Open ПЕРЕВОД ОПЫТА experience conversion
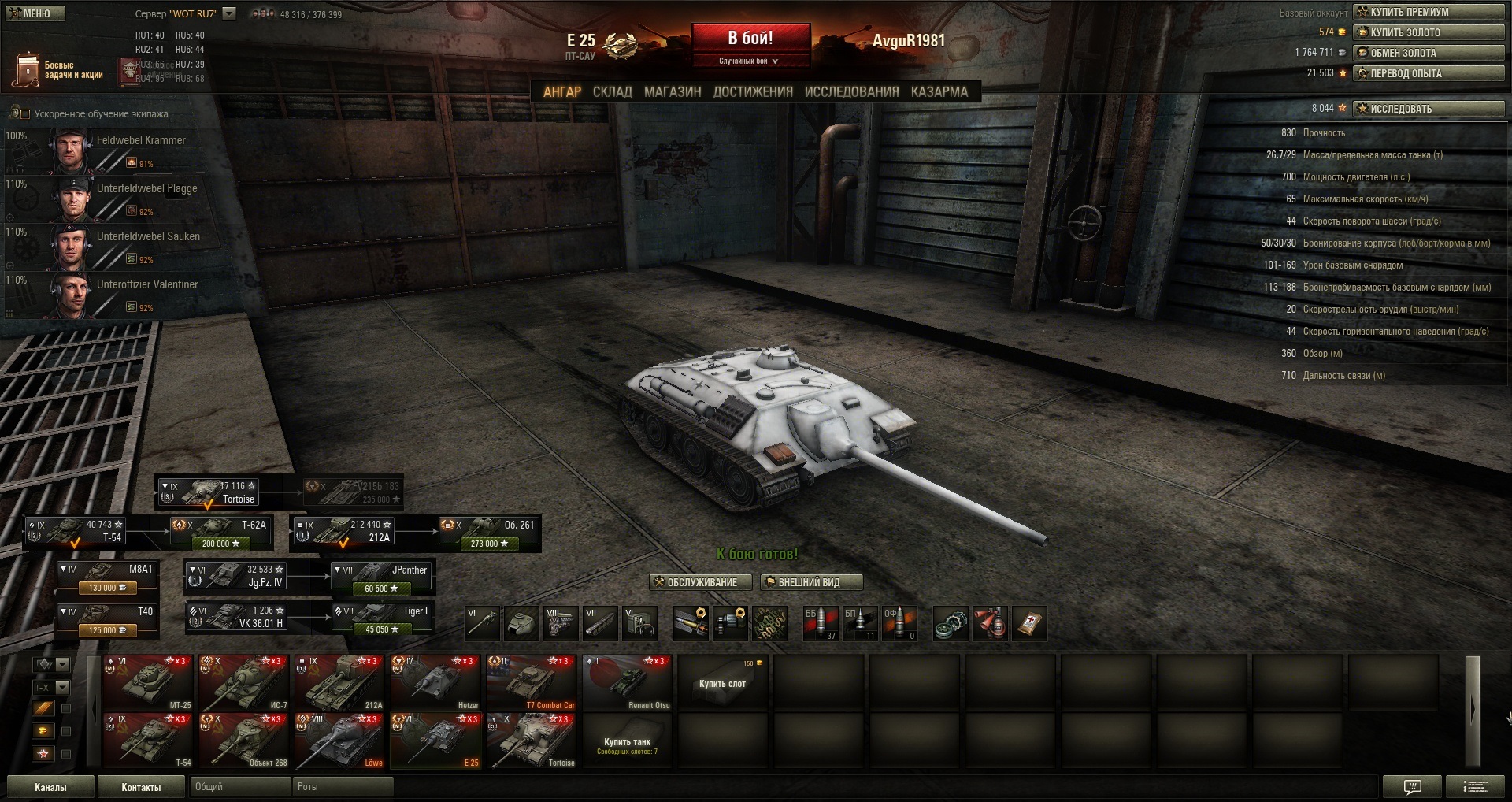This screenshot has height=802, width=1512. 1428,73
